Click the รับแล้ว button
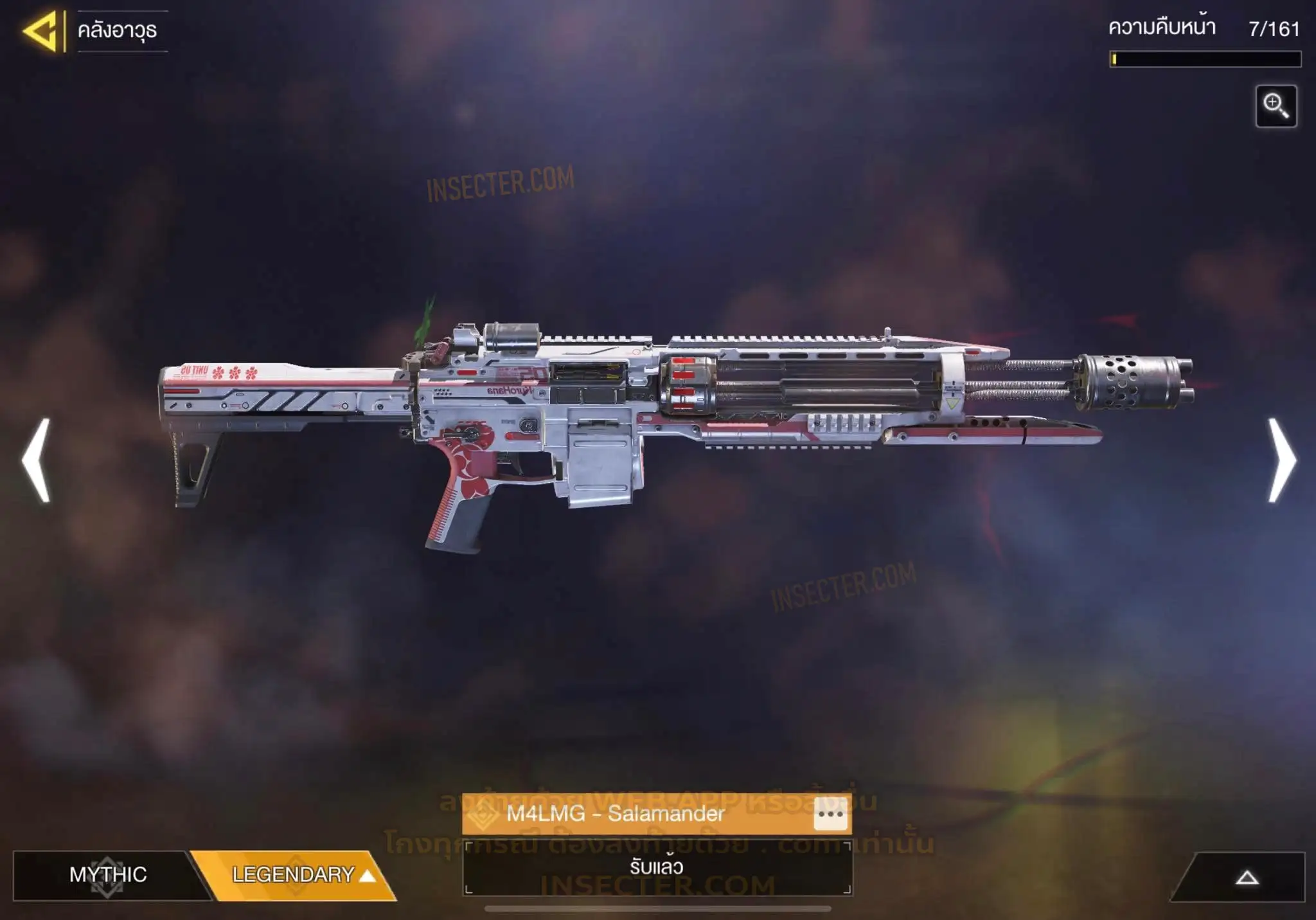The height and width of the screenshot is (920, 1316). pyautogui.click(x=657, y=867)
